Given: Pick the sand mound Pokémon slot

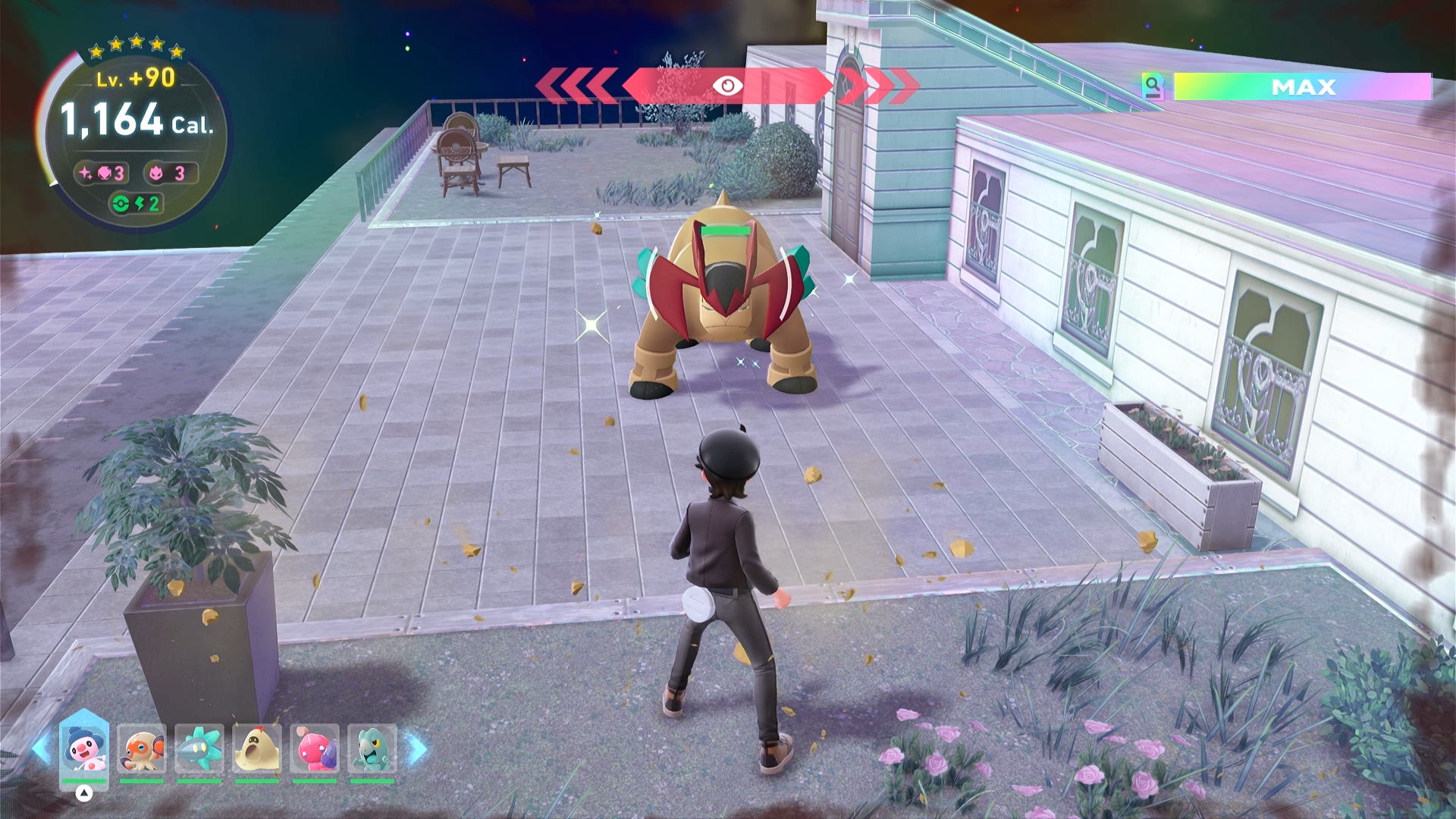Looking at the screenshot, I should point(257,749).
